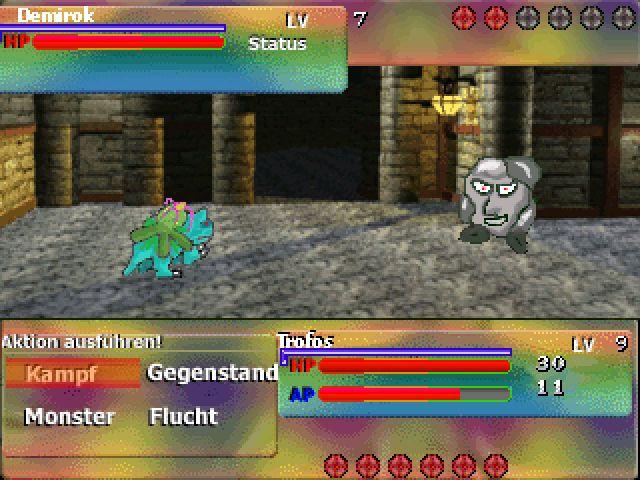640x480 pixels.
Task: Select the Kampf battle command
Action: [x=62, y=375]
